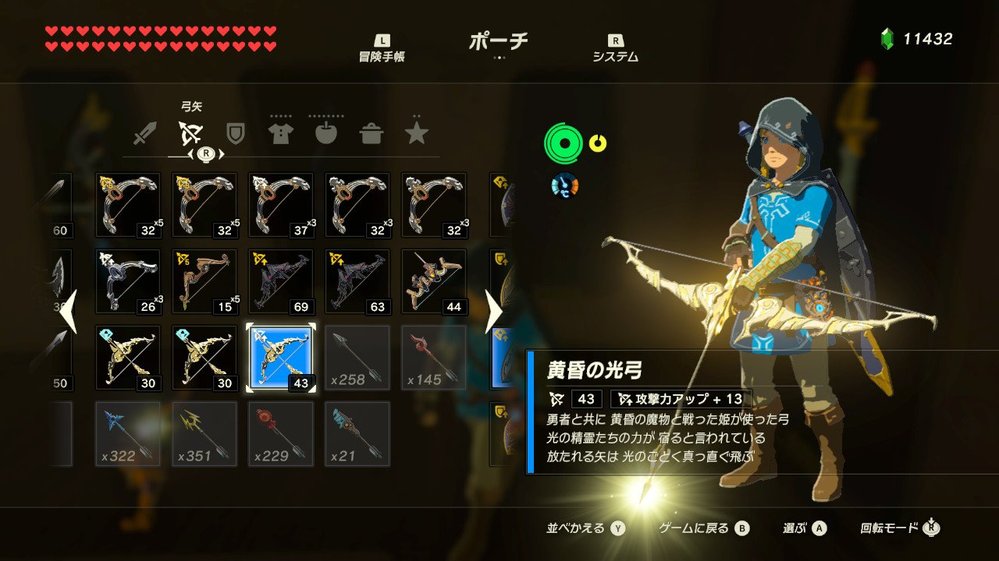The width and height of the screenshot is (999, 561).
Task: Click the right page arrow of inventory
Action: (x=493, y=313)
